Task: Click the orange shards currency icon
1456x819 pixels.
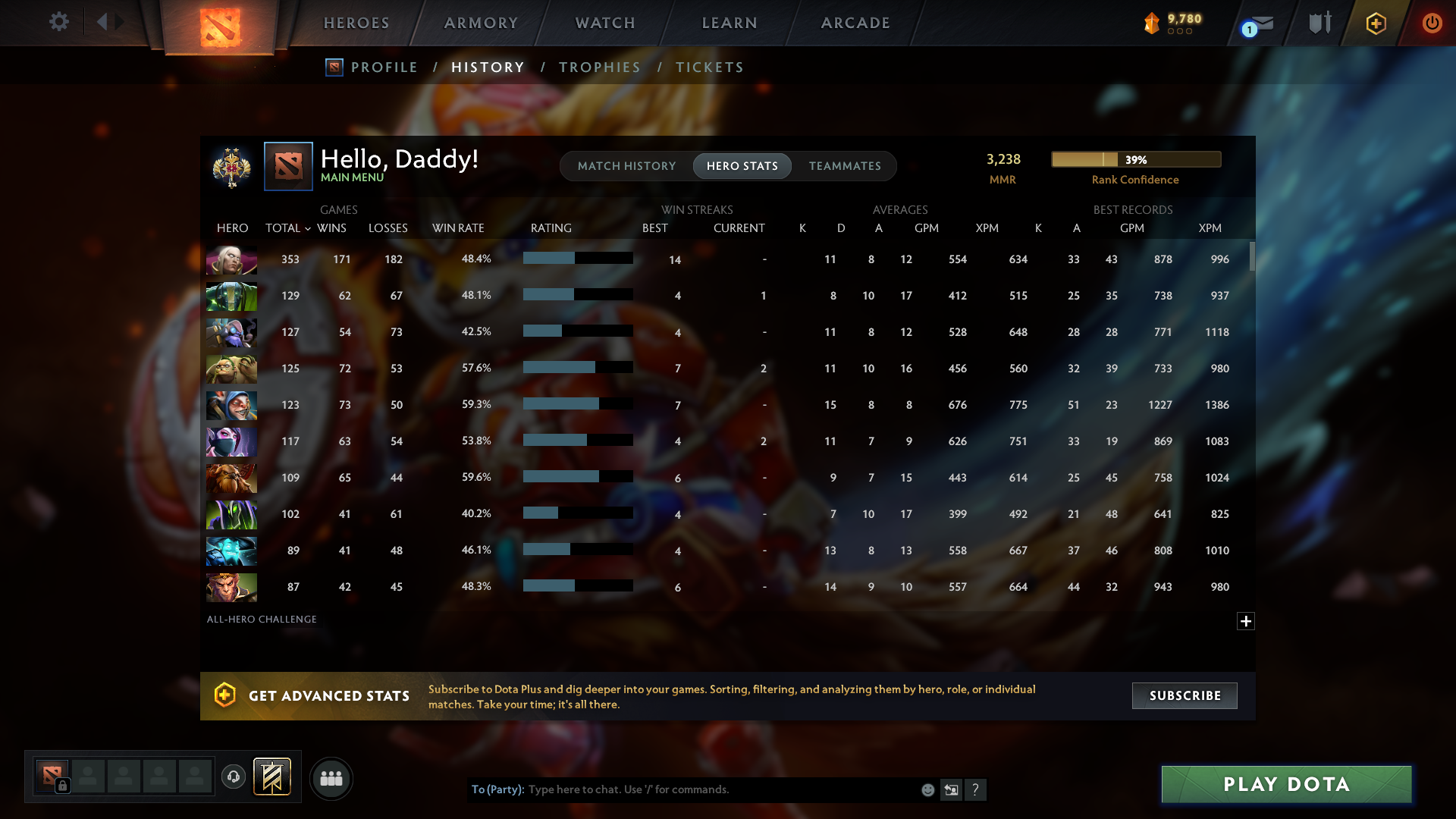Action: click(1151, 23)
